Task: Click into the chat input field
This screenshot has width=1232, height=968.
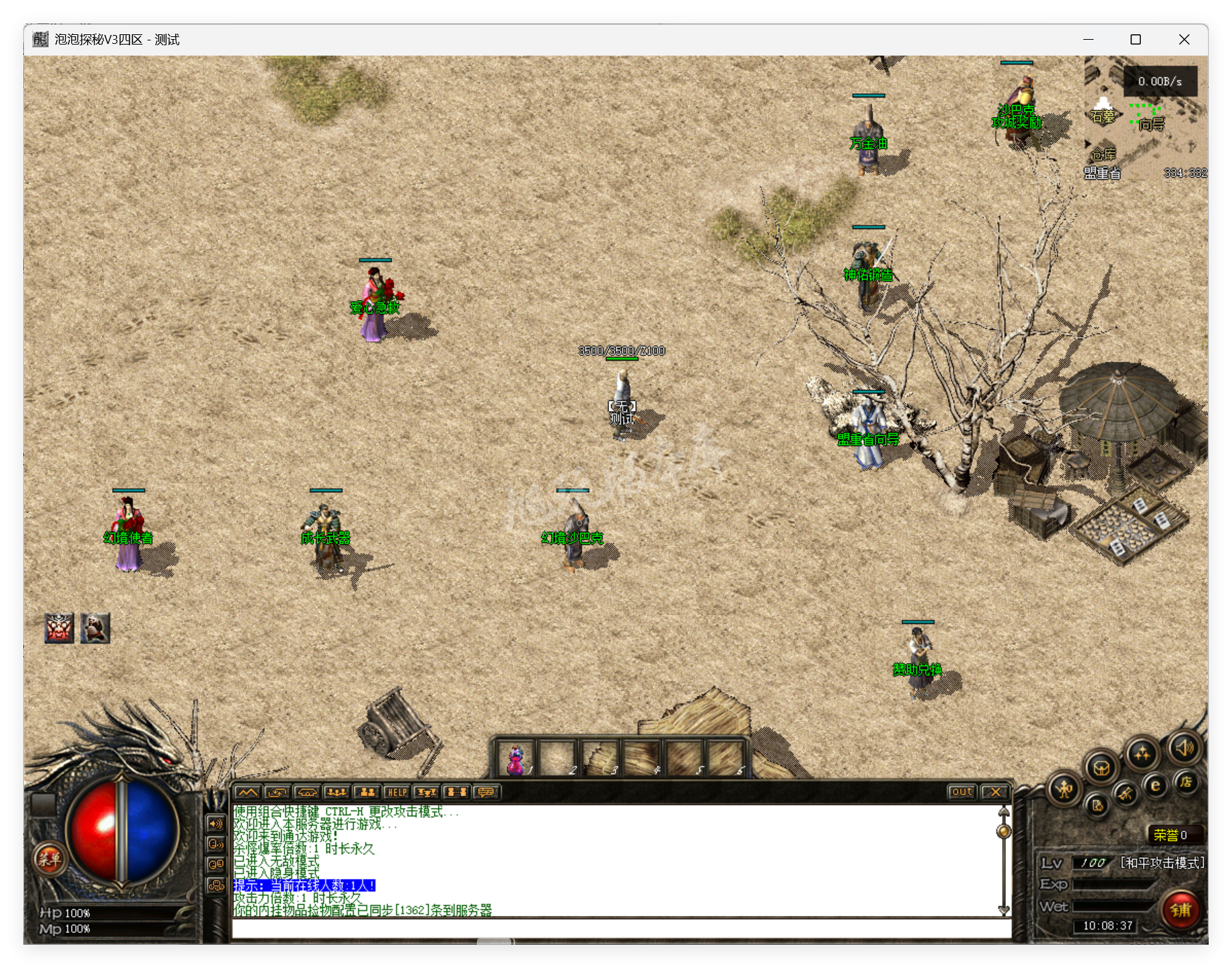Action: click(621, 929)
